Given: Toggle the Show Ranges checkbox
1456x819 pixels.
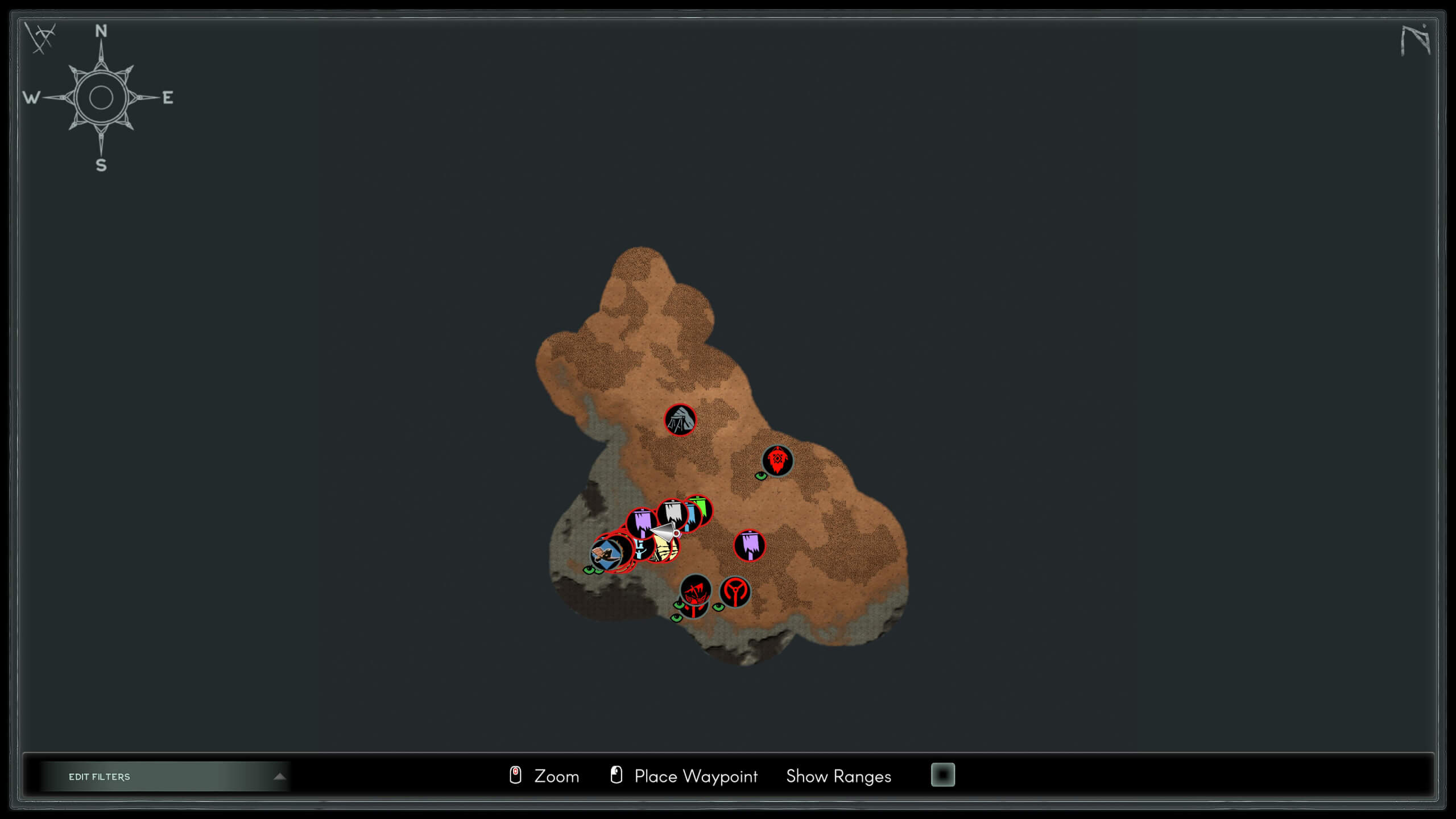Looking at the screenshot, I should coord(942,775).
